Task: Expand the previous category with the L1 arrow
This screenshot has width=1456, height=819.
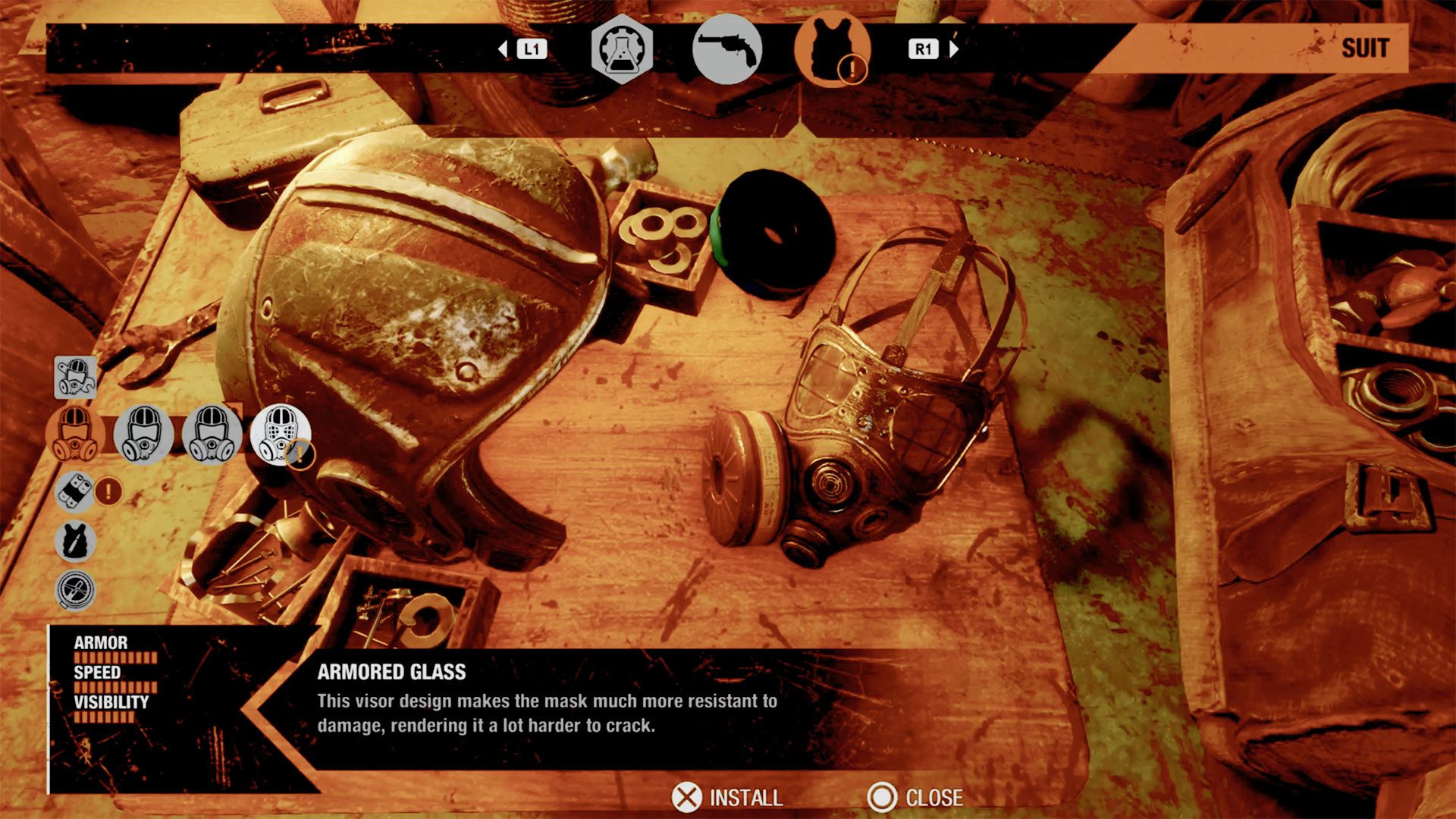Action: [503, 49]
